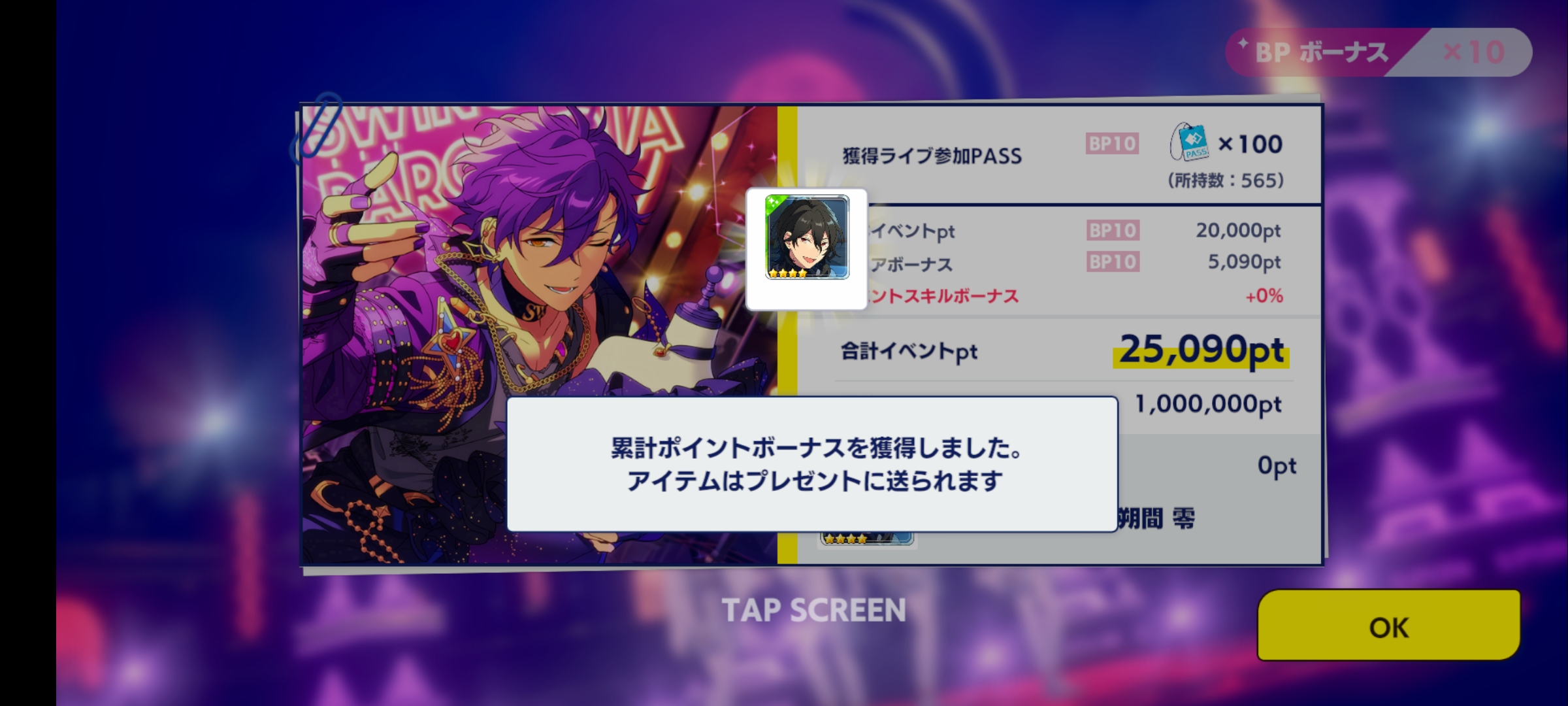Expand the 合計イベントpt summary row
This screenshot has width=1568, height=706.
tap(908, 351)
